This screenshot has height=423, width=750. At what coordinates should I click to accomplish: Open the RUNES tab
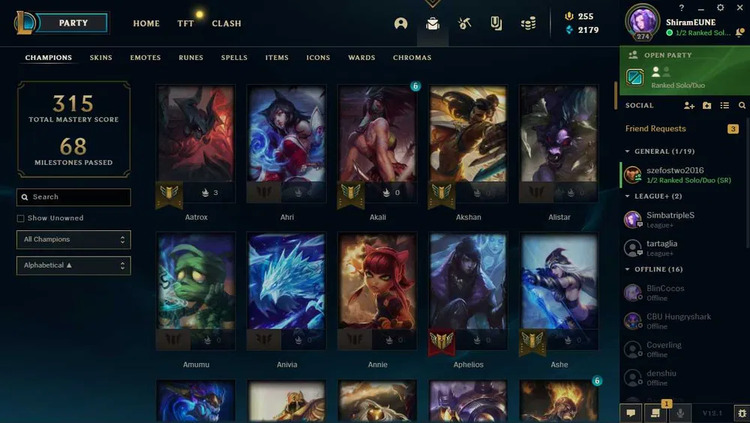pos(191,58)
